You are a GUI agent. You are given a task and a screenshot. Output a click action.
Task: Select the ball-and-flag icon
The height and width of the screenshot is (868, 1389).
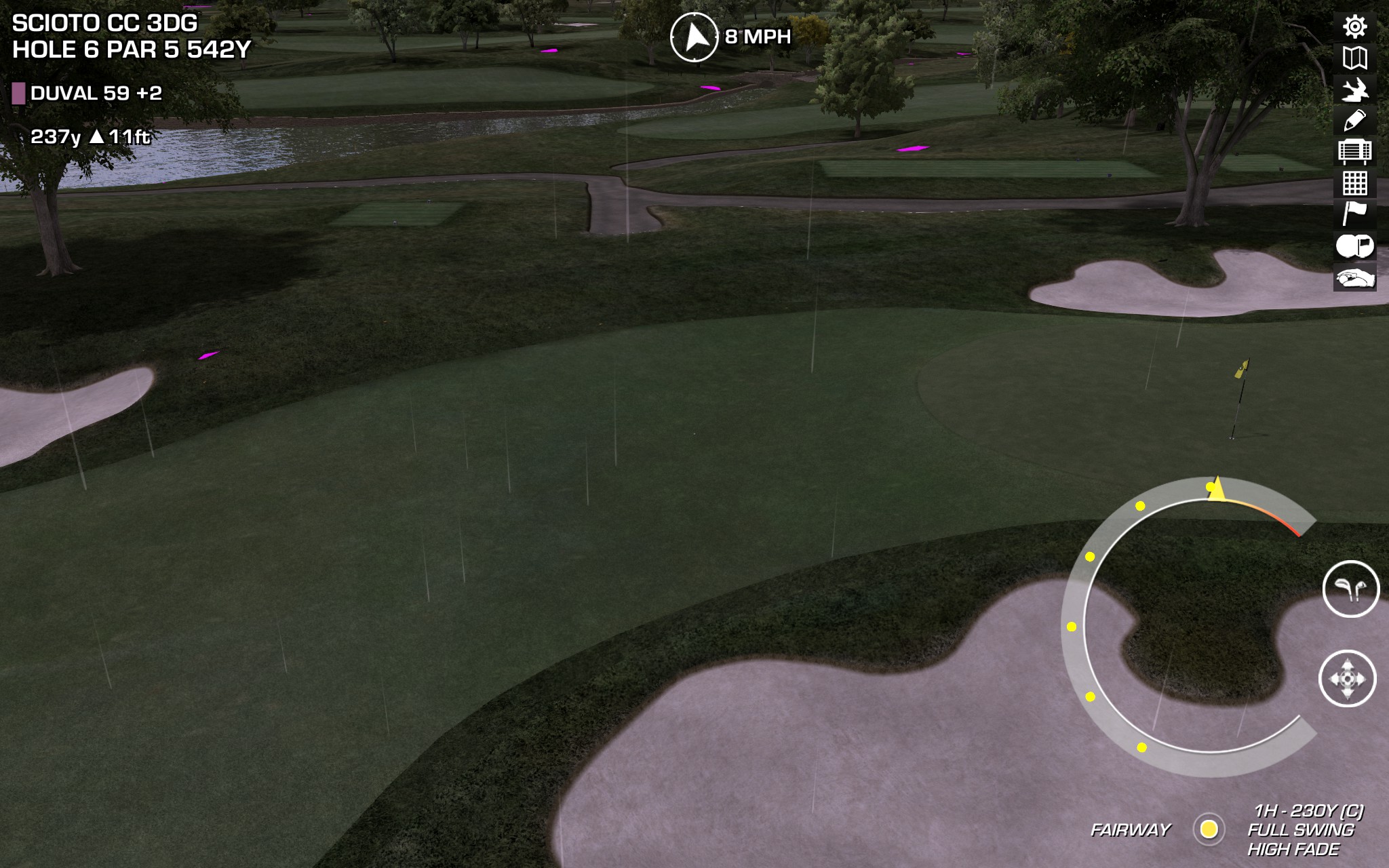(x=1354, y=245)
